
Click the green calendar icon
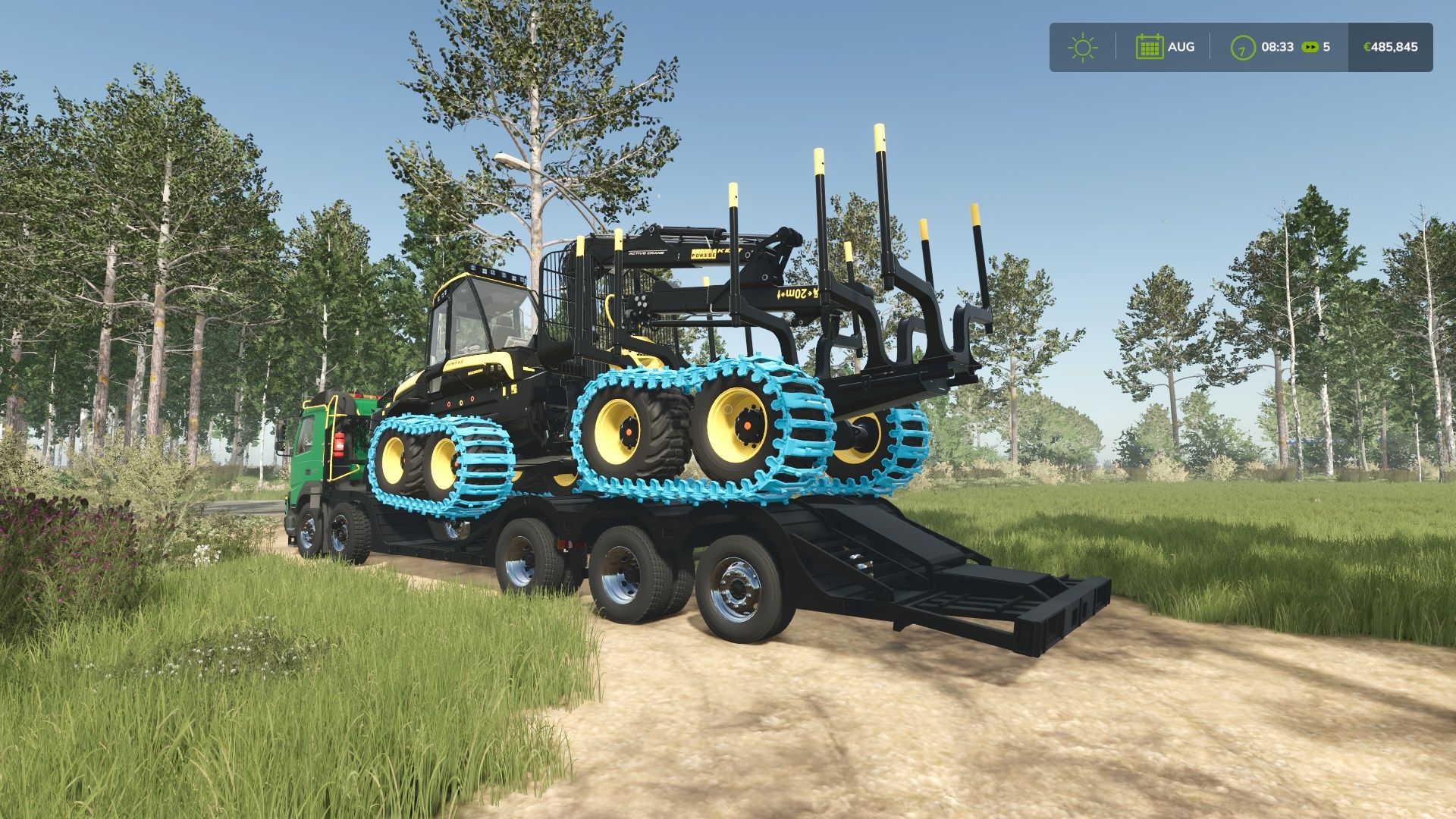pyautogui.click(x=1151, y=46)
